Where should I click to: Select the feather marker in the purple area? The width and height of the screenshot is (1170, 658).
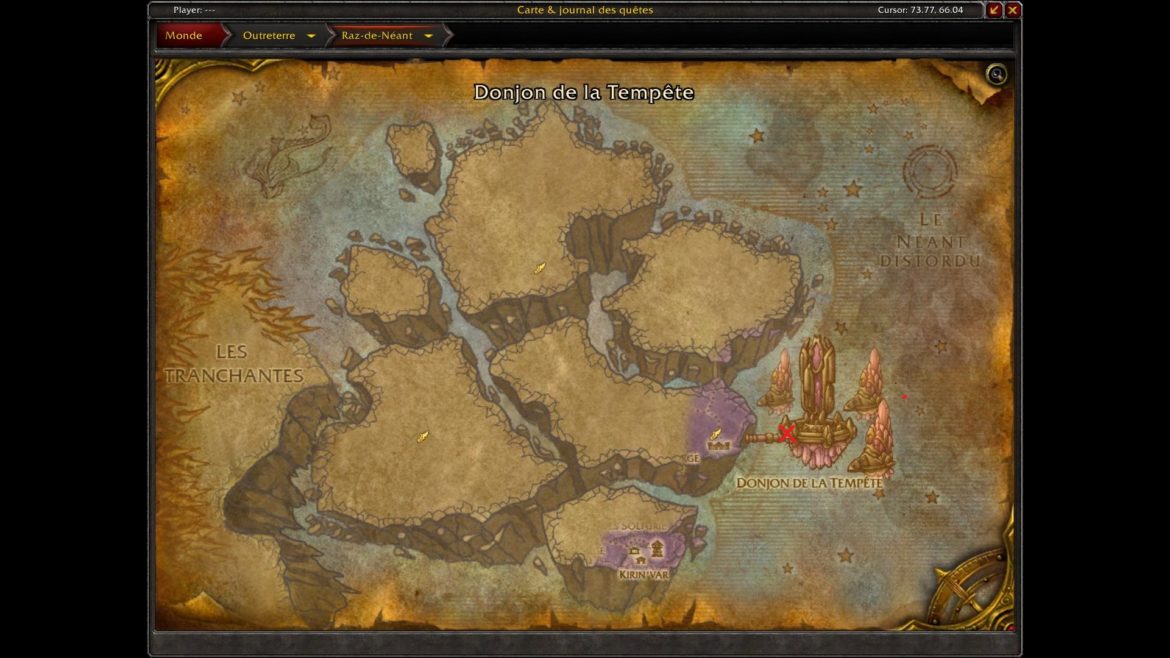(716, 434)
